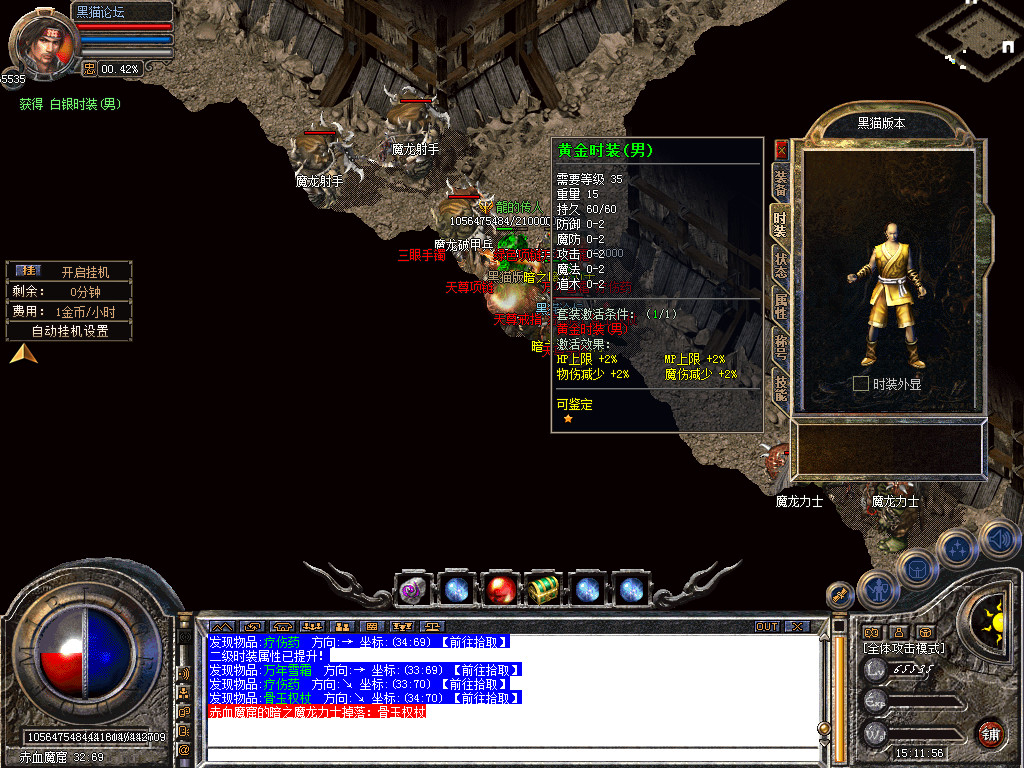Open 自动挂机设置 auto-play settings
The width and height of the screenshot is (1024, 768).
[x=69, y=331]
